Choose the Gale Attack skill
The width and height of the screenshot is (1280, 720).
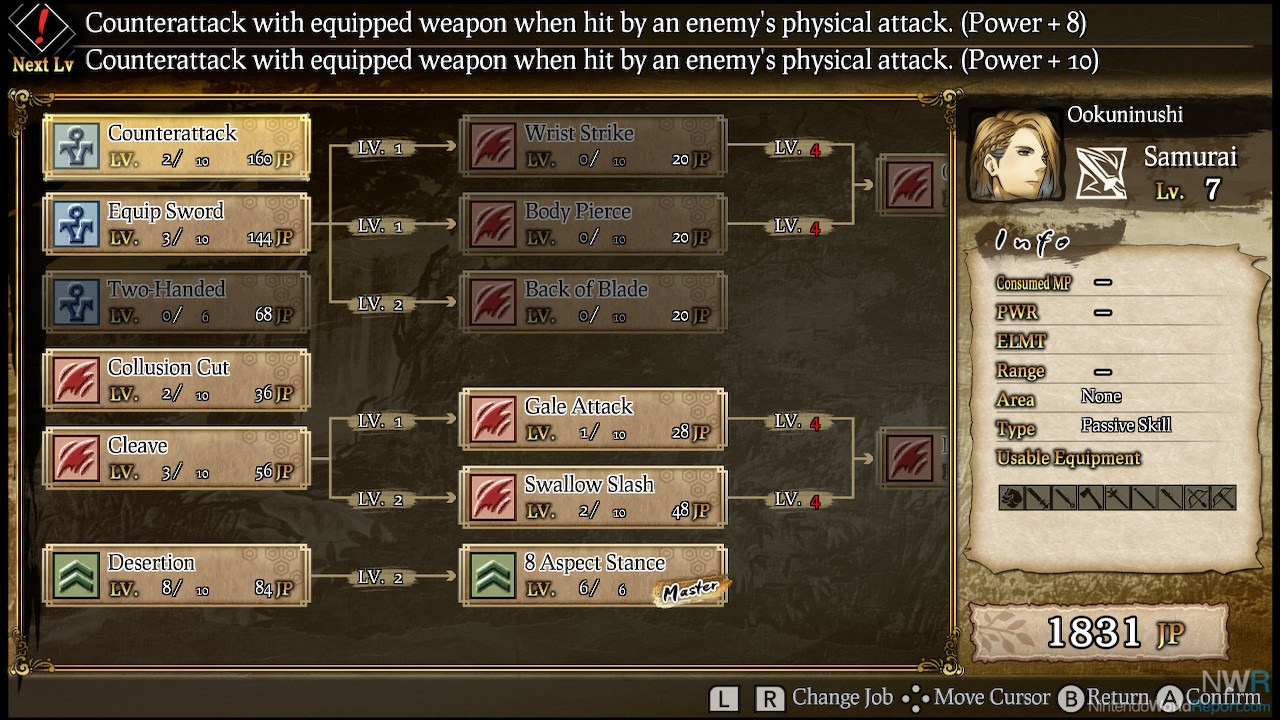coord(593,419)
